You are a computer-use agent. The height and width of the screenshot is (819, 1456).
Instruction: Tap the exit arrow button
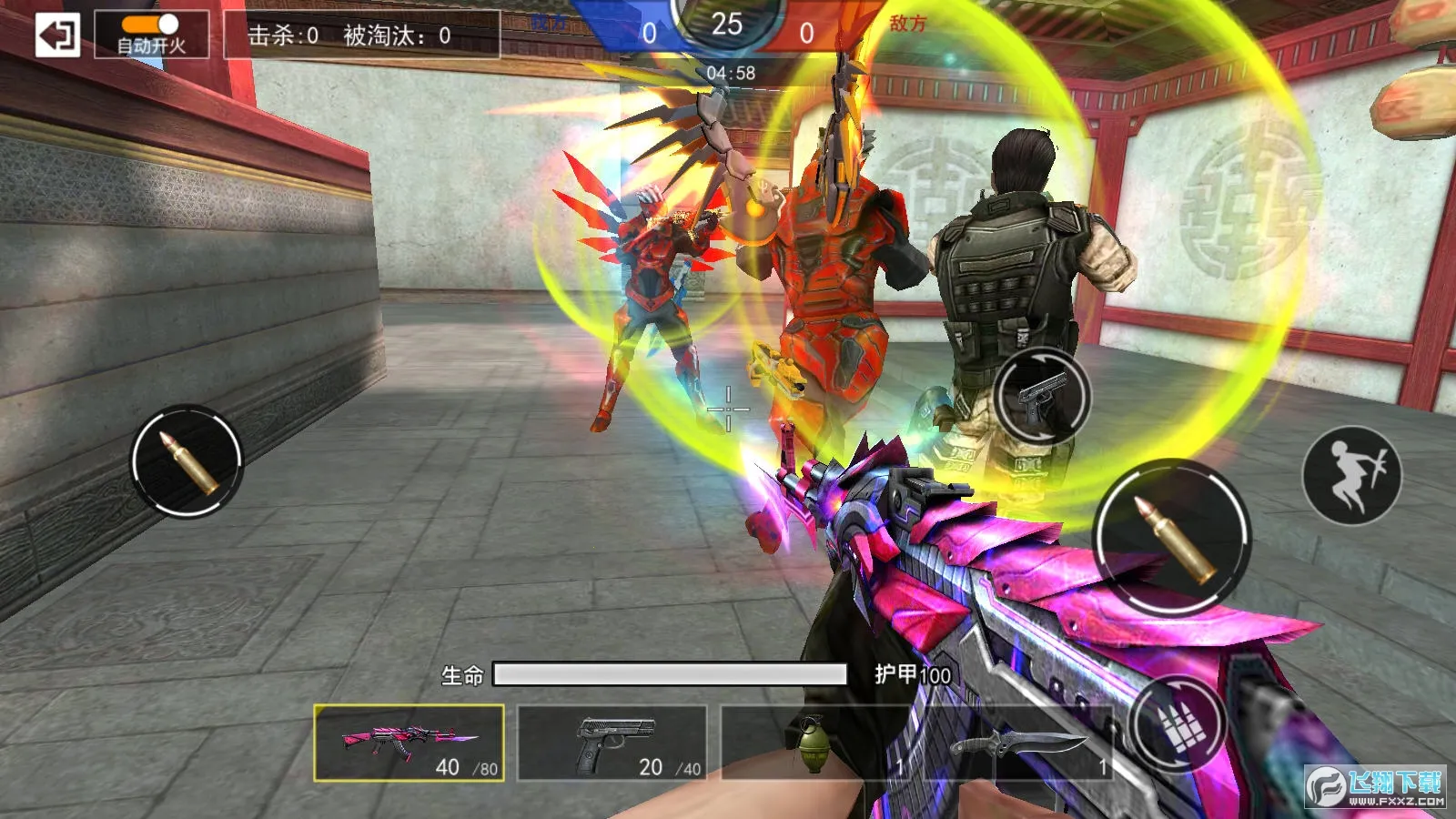57,35
